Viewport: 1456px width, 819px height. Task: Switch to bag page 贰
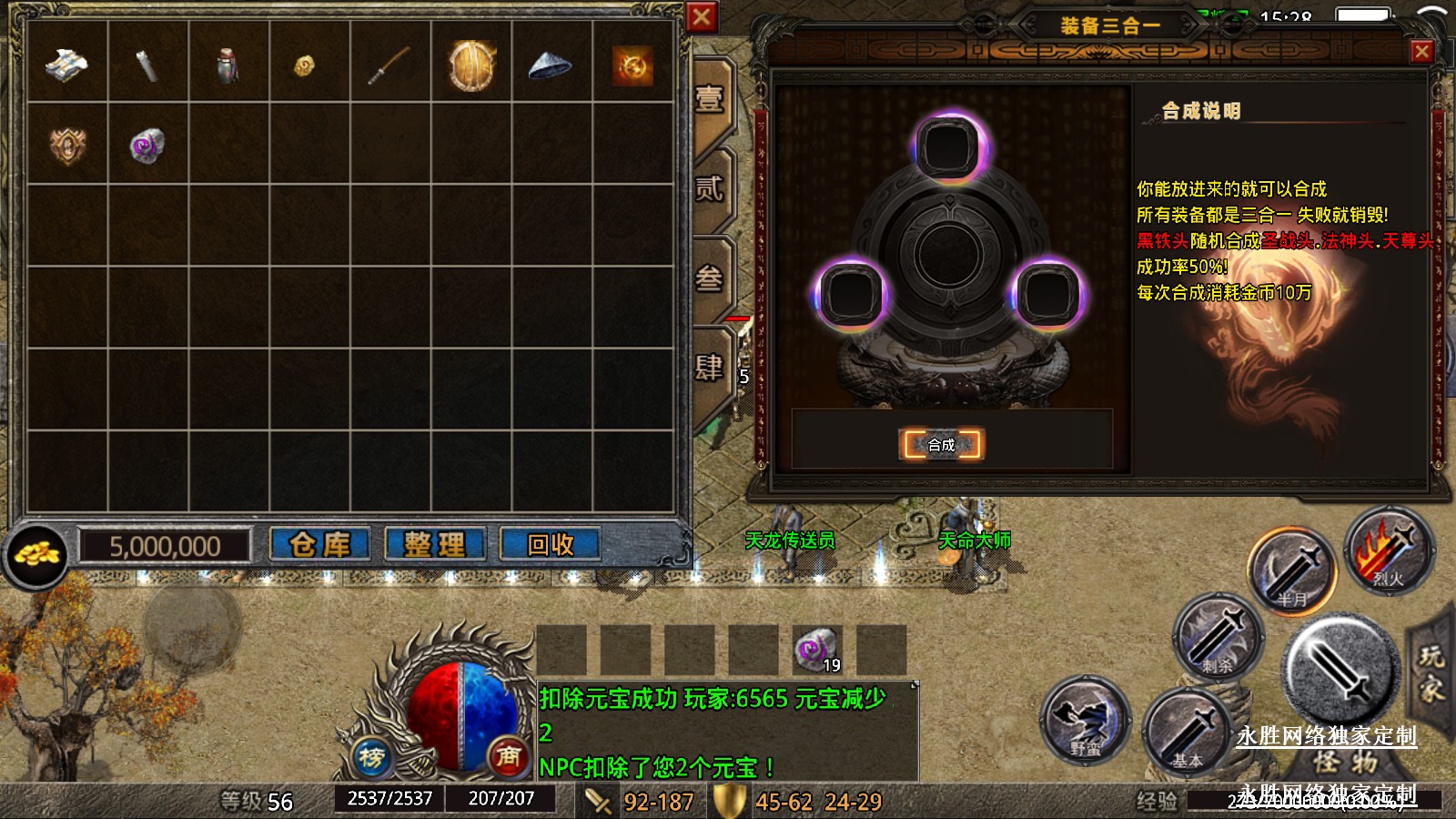click(x=711, y=188)
